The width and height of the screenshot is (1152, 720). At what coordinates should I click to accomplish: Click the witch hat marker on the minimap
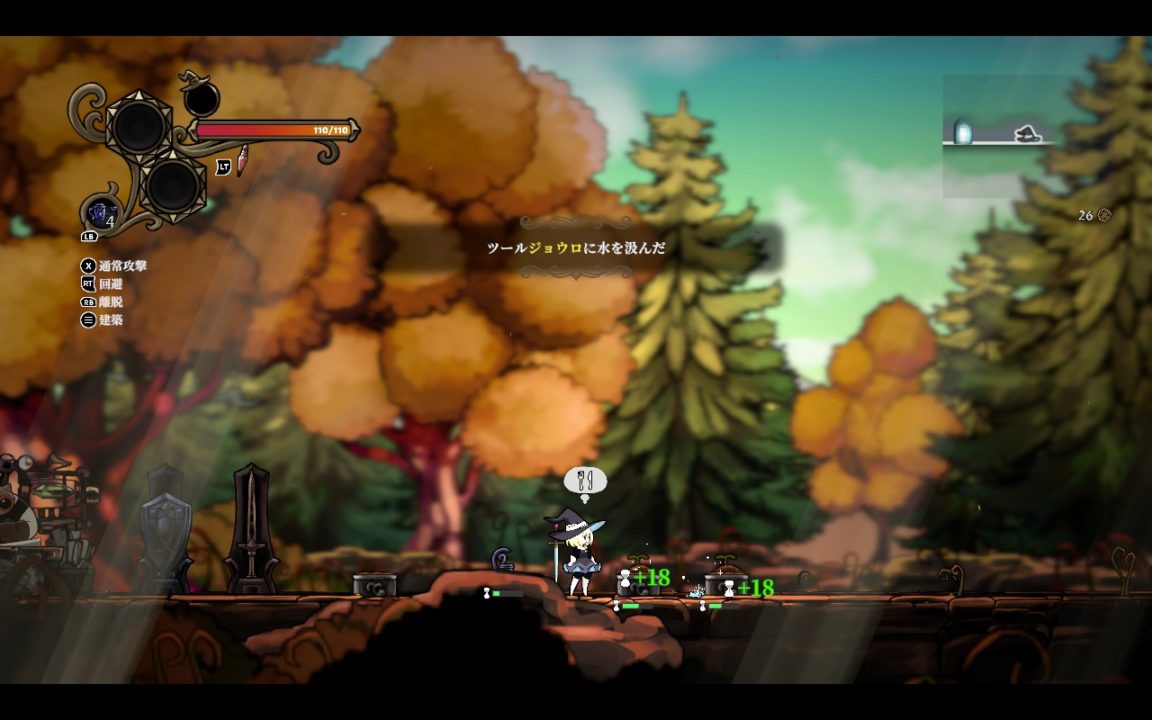point(1029,133)
